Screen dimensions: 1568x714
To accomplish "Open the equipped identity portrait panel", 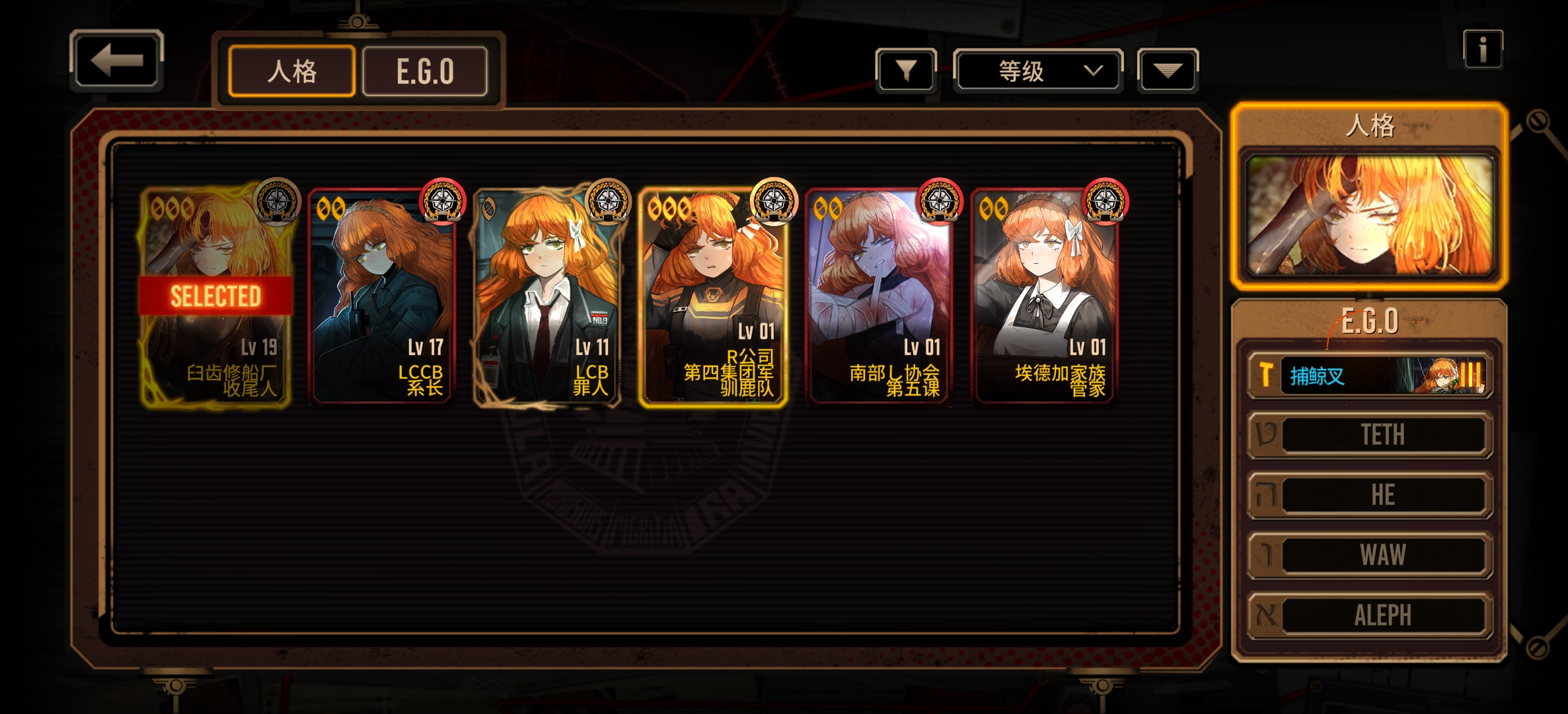I will pyautogui.click(x=1368, y=216).
